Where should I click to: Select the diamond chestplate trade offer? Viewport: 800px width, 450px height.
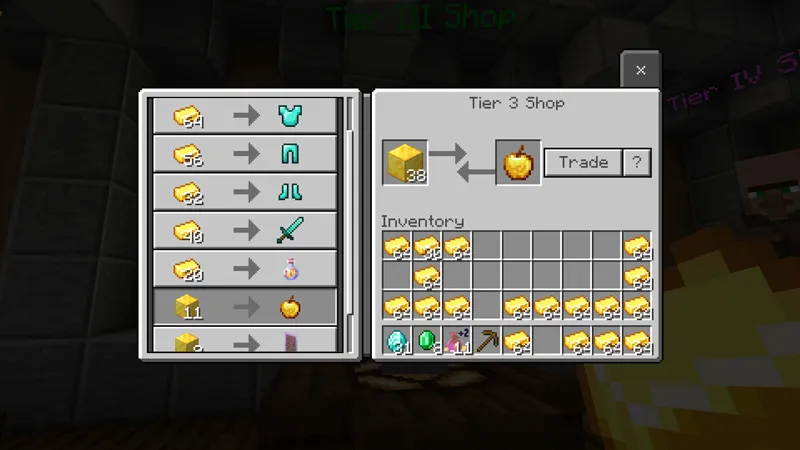(245, 116)
